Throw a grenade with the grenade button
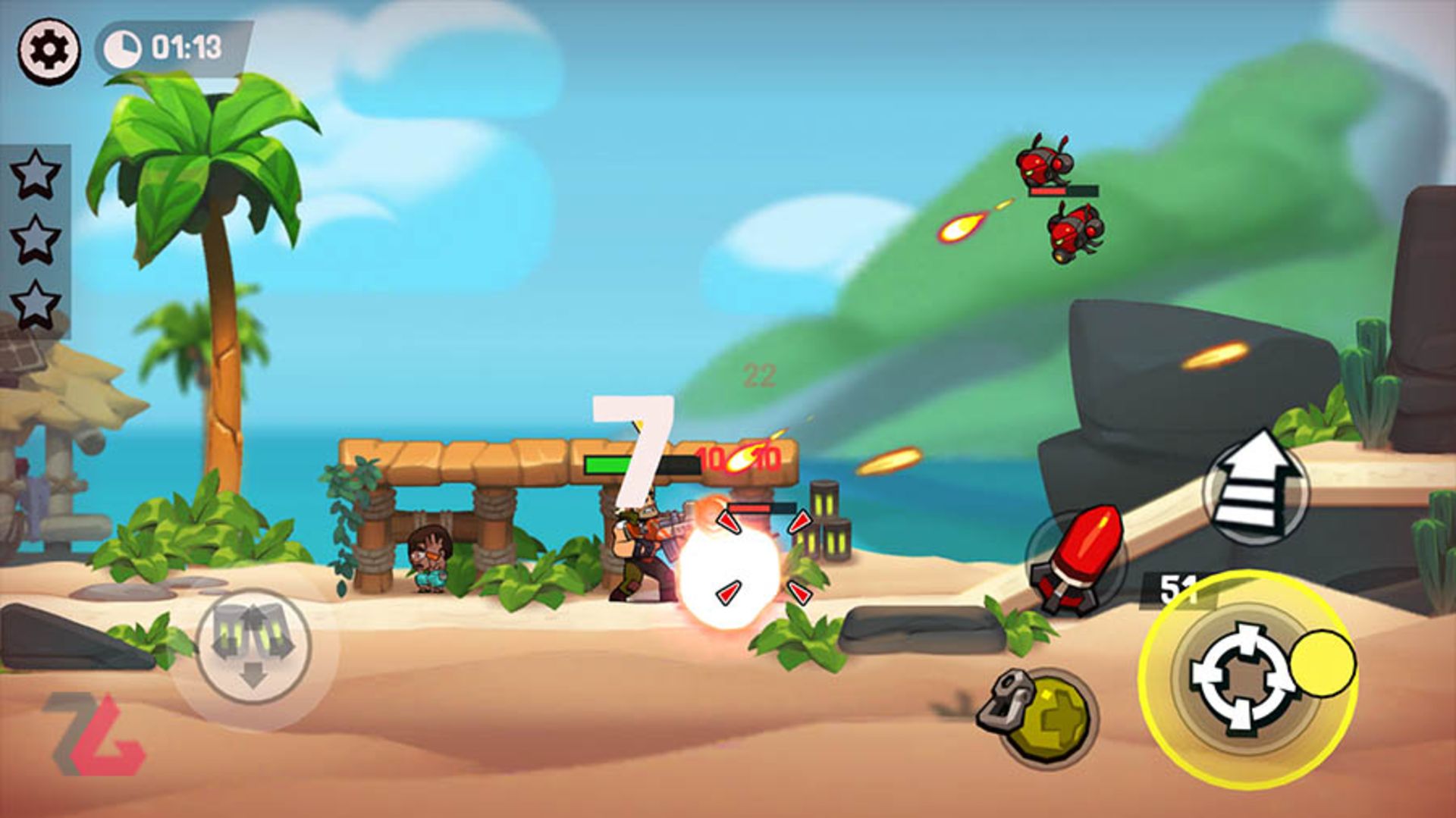The width and height of the screenshot is (1456, 818). coord(1046,715)
